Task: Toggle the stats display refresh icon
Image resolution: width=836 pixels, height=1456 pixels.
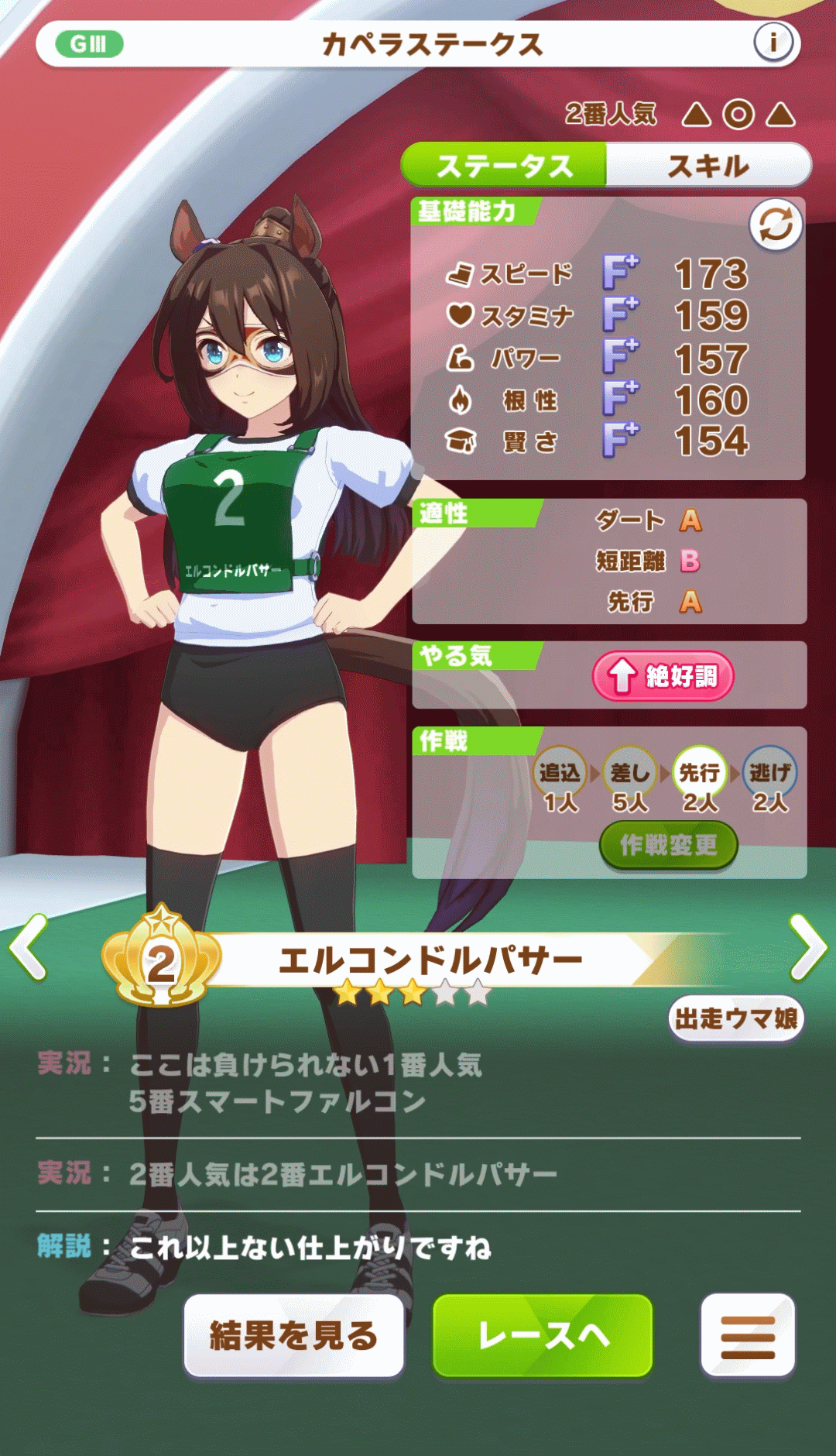Action: [x=775, y=225]
